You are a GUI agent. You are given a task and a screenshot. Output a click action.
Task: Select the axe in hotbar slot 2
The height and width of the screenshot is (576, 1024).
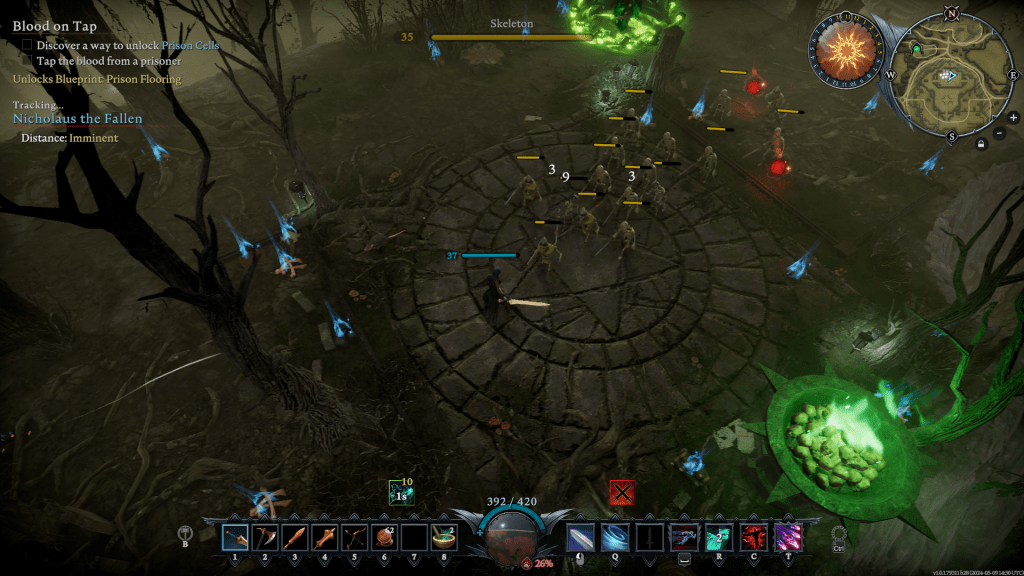pos(265,538)
